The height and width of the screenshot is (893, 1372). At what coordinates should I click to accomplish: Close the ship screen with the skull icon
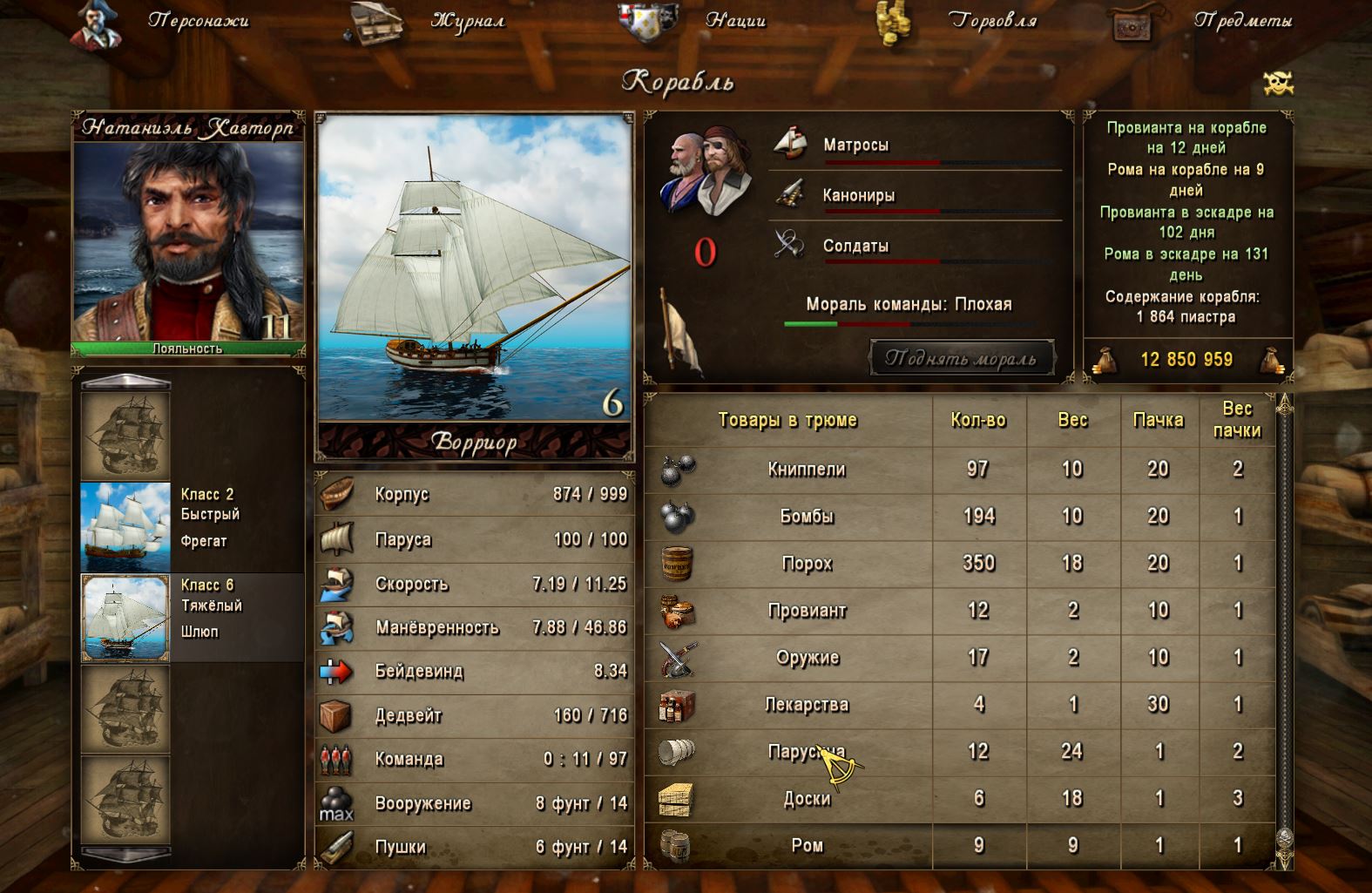[x=1278, y=84]
